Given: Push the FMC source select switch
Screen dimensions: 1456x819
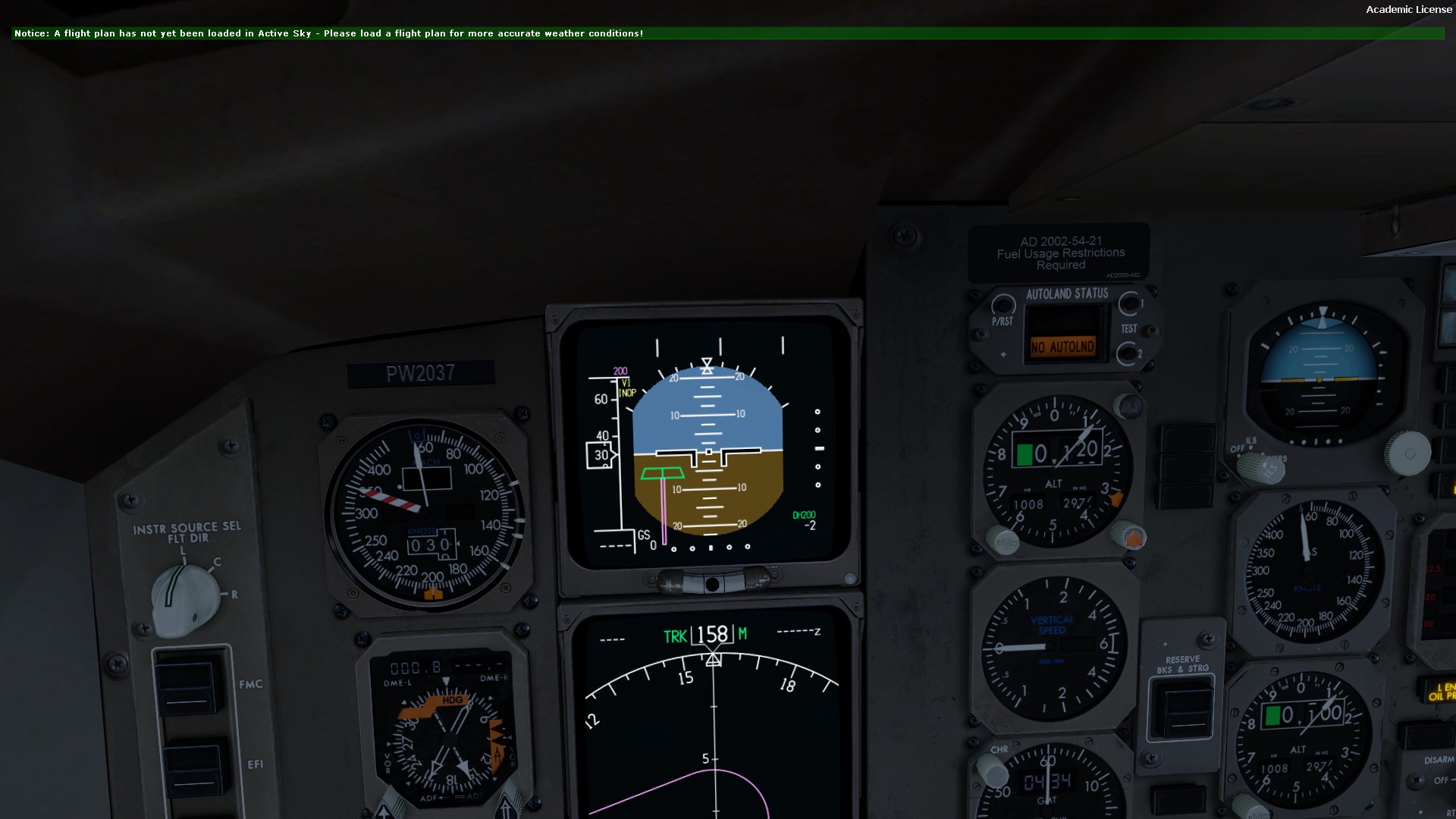Looking at the screenshot, I should point(188,686).
